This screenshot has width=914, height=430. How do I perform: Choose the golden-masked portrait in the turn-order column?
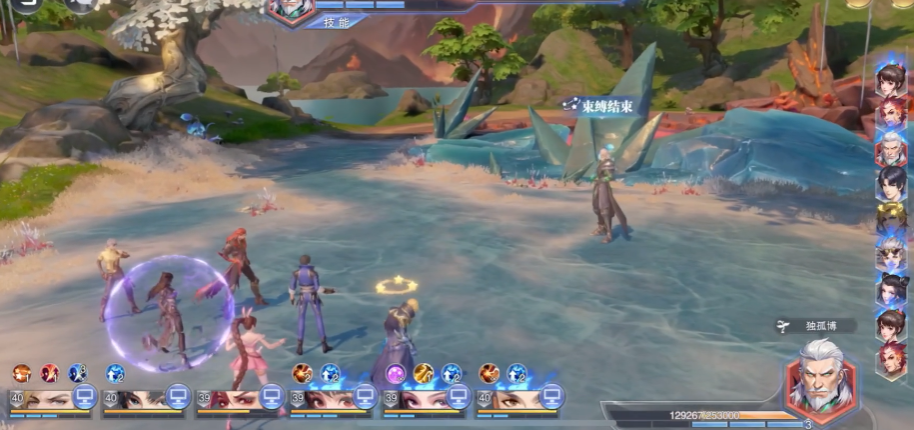891,219
